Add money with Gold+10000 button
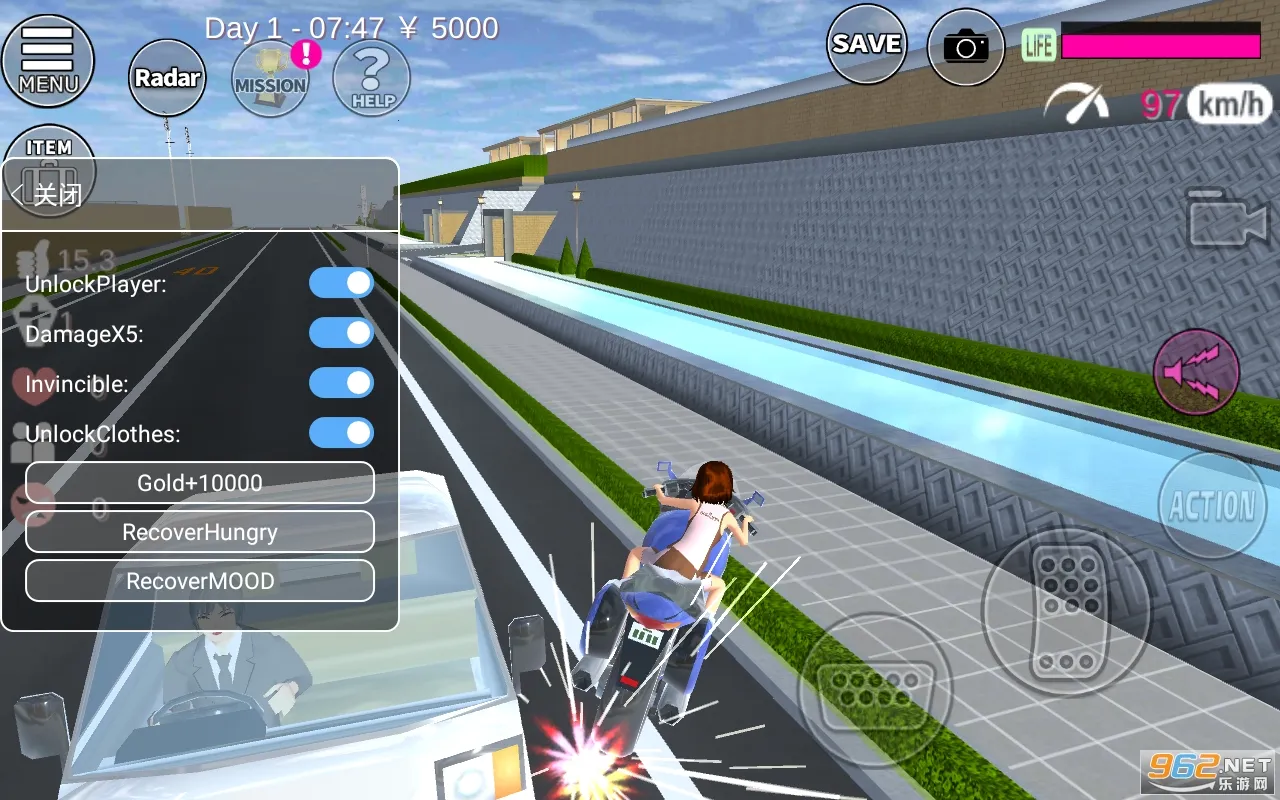Screen dimensions: 1280x800 tap(200, 483)
